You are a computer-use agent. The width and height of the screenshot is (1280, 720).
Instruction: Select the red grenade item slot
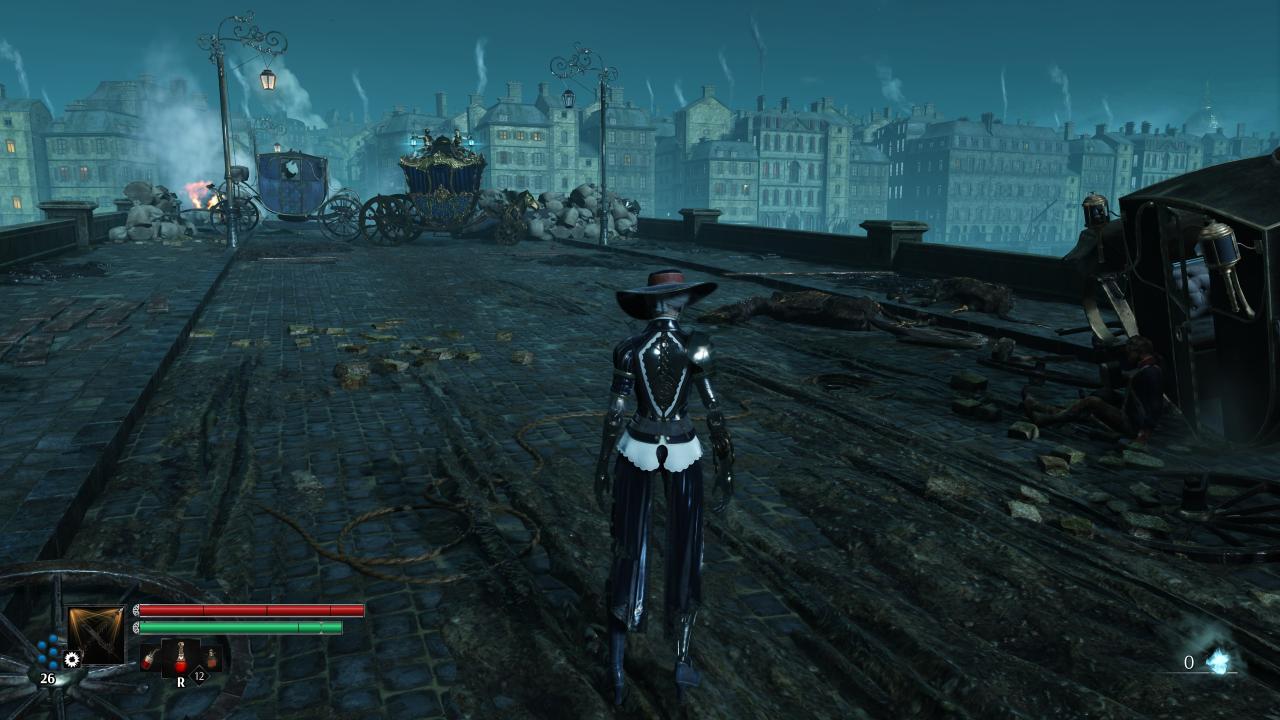(x=148, y=659)
